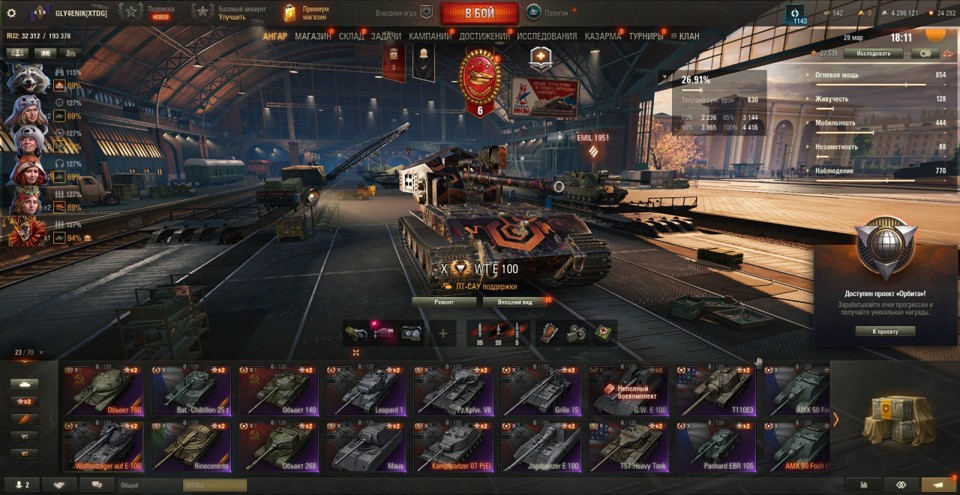Show the Достижения tab

click(484, 36)
